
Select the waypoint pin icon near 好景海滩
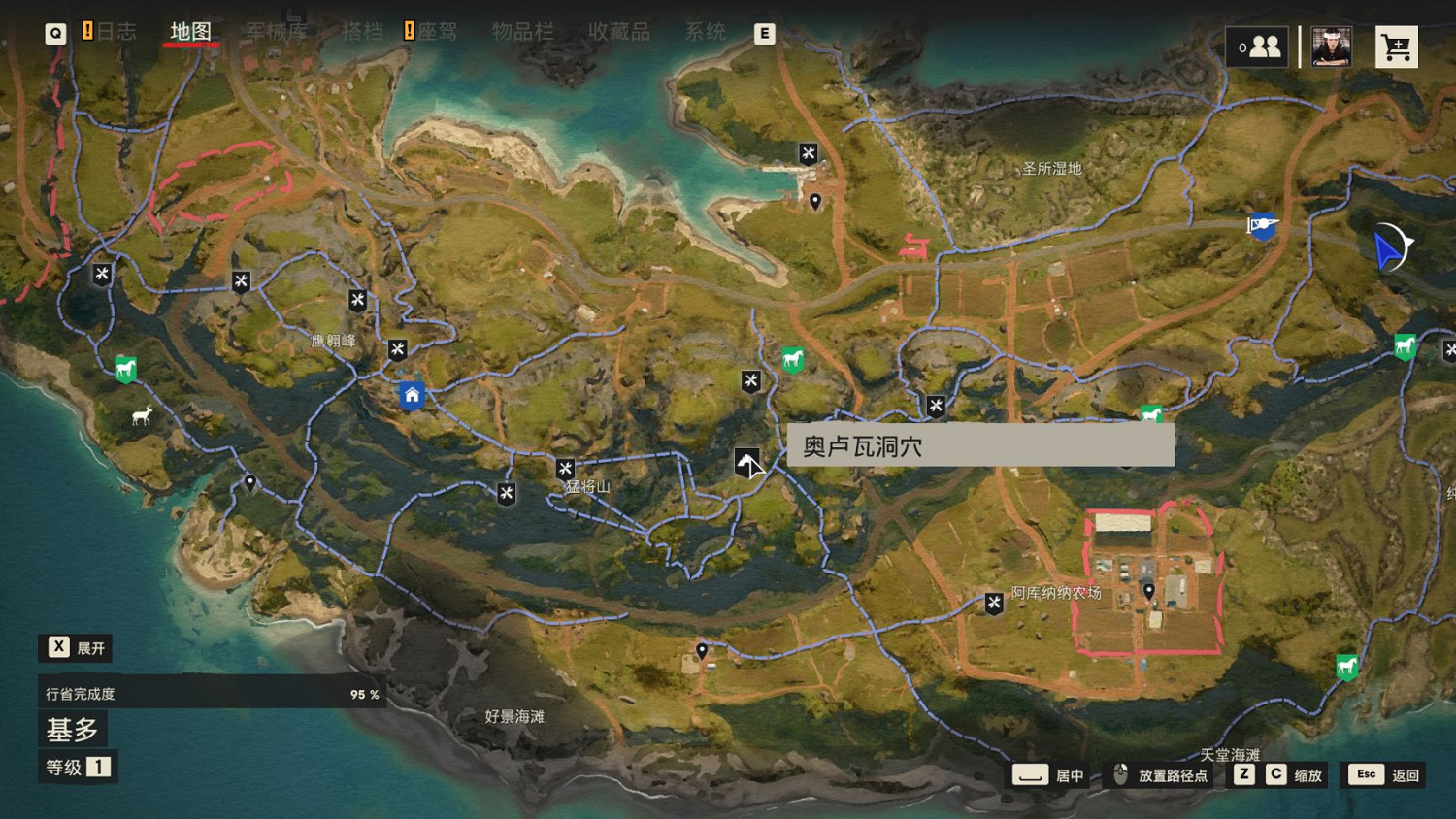[701, 650]
